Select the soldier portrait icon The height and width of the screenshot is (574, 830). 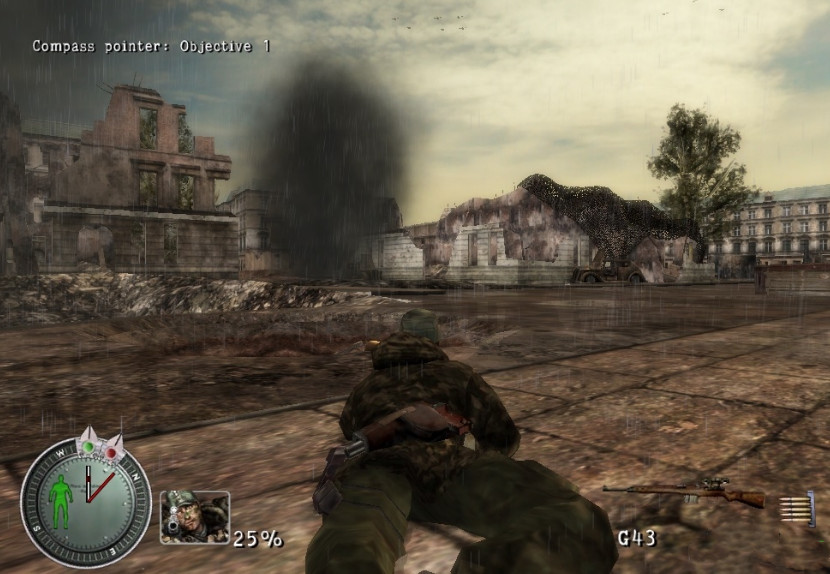(x=194, y=517)
